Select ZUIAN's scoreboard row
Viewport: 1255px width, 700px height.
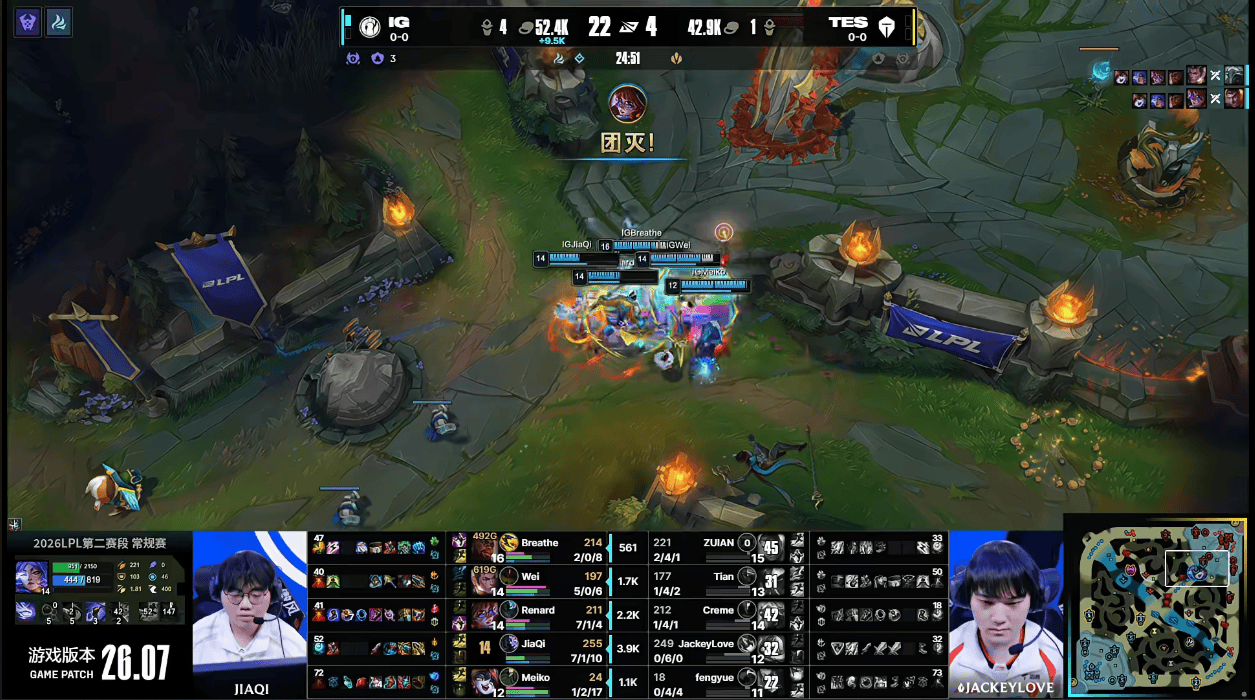(x=718, y=548)
